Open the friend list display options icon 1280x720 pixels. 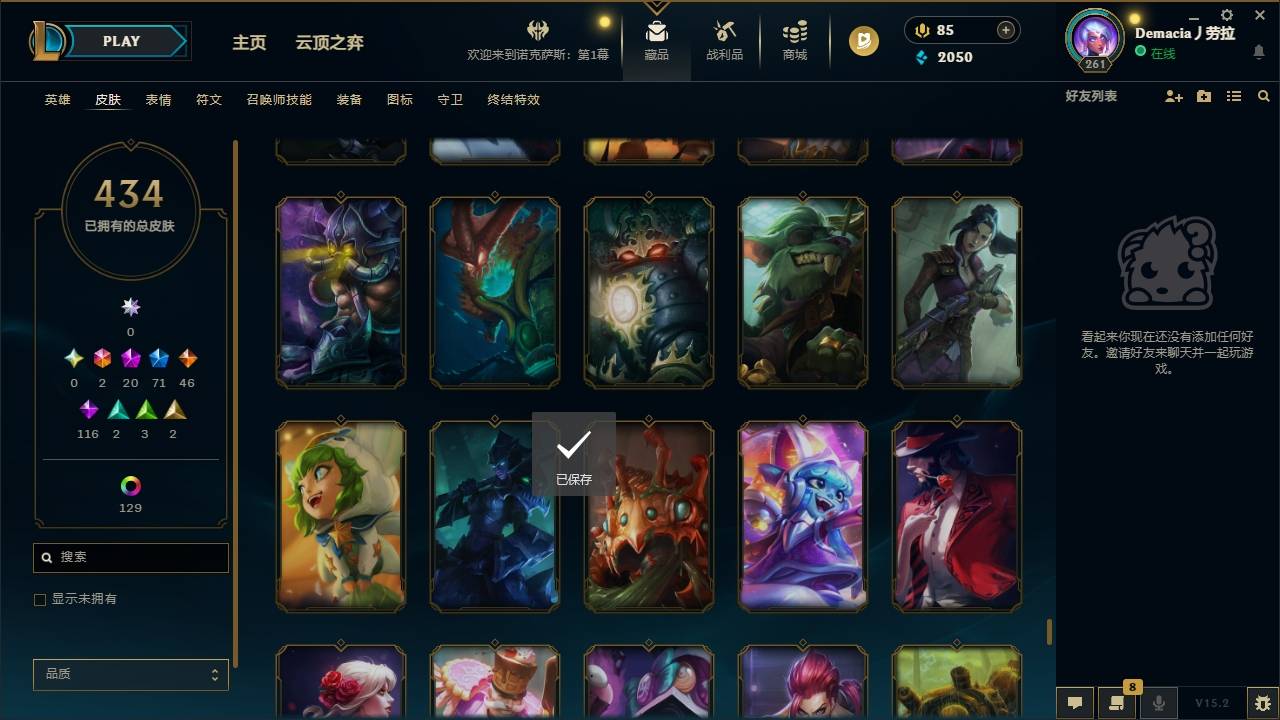1233,96
